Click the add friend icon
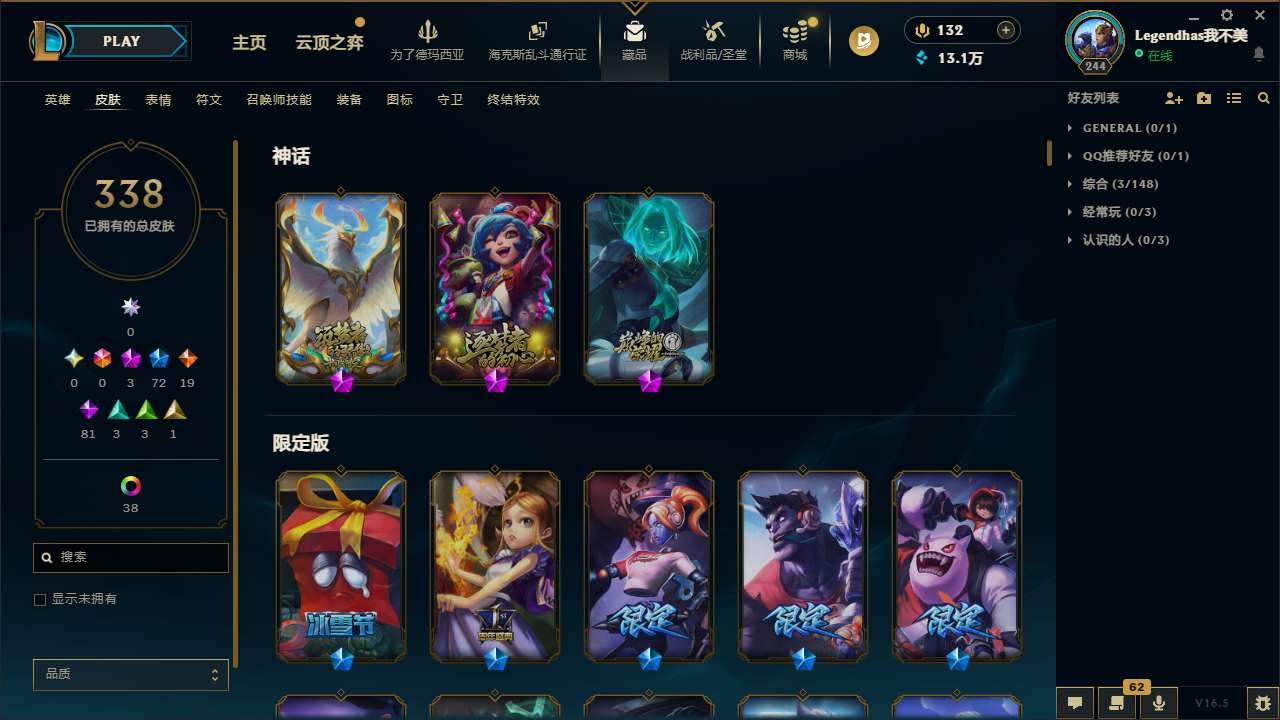The height and width of the screenshot is (720, 1280). [1174, 98]
